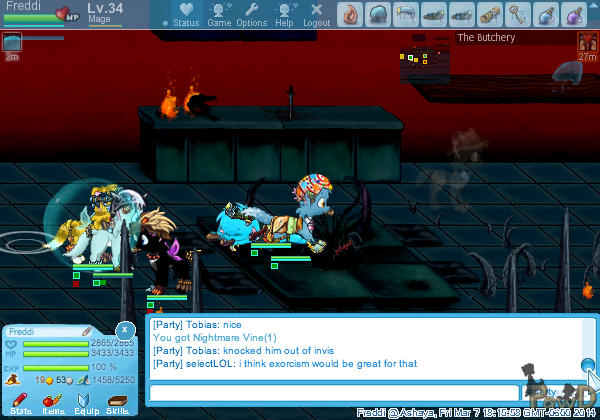The height and width of the screenshot is (420, 600).
Task: Open the Equip panel
Action: click(85, 403)
